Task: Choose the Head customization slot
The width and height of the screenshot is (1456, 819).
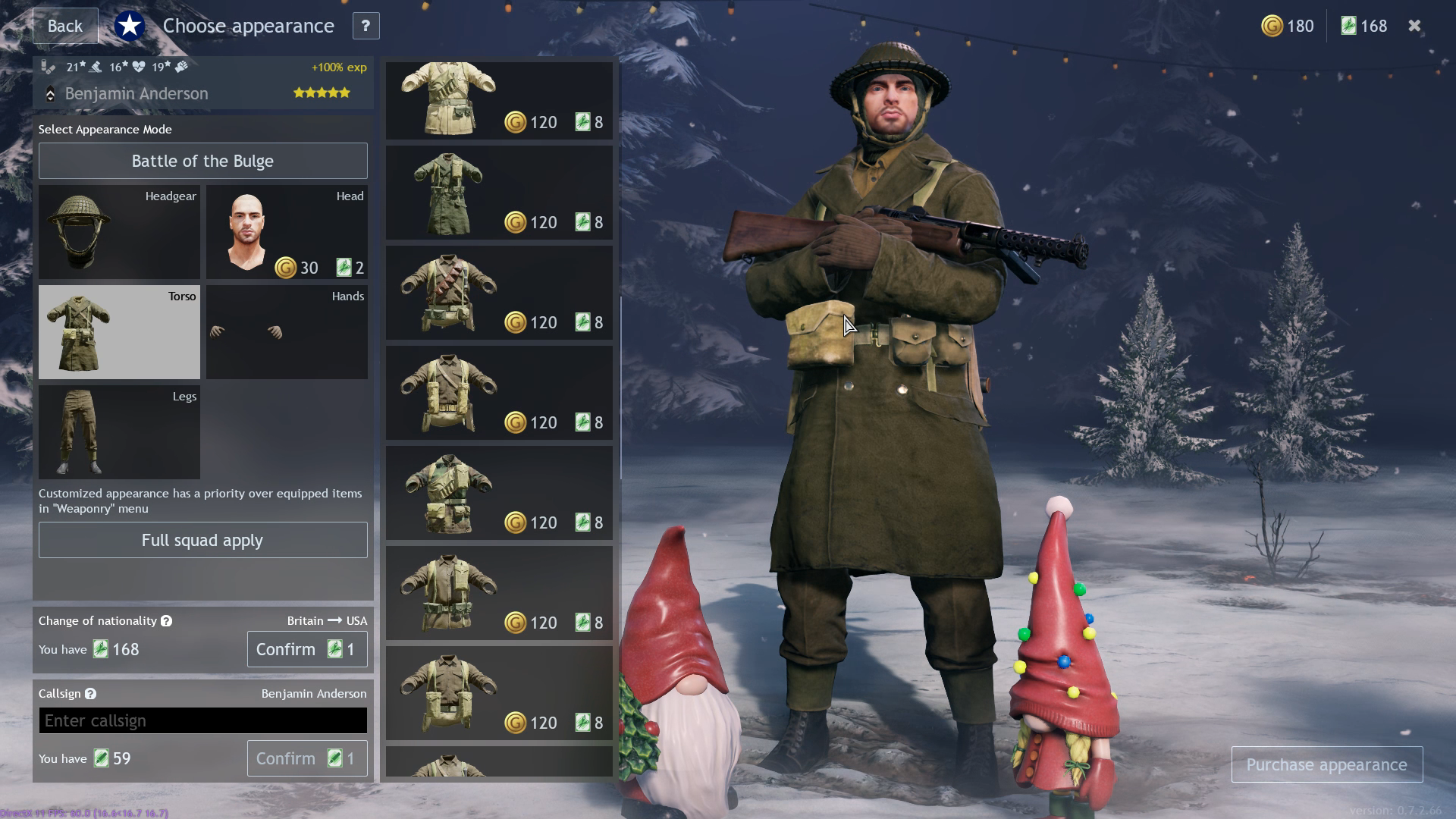Action: tap(287, 232)
